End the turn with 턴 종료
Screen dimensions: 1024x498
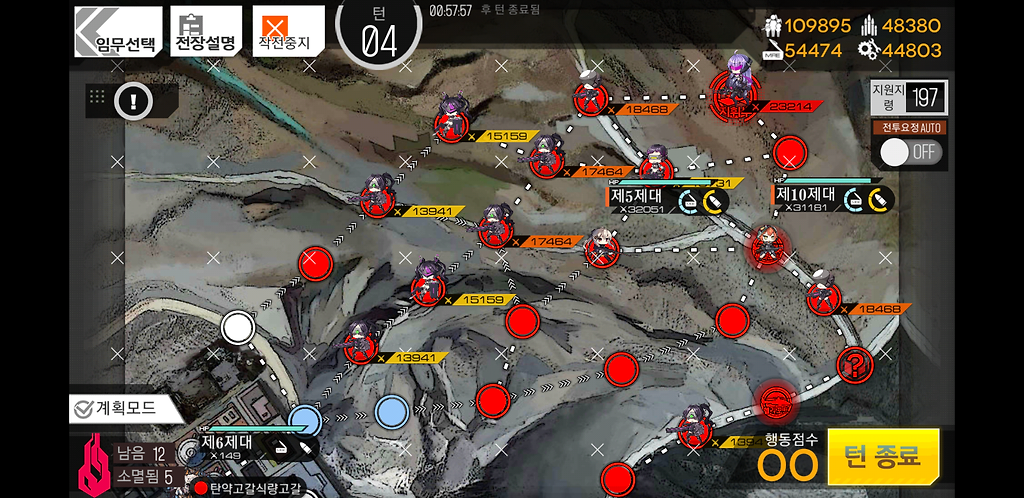[x=883, y=457]
